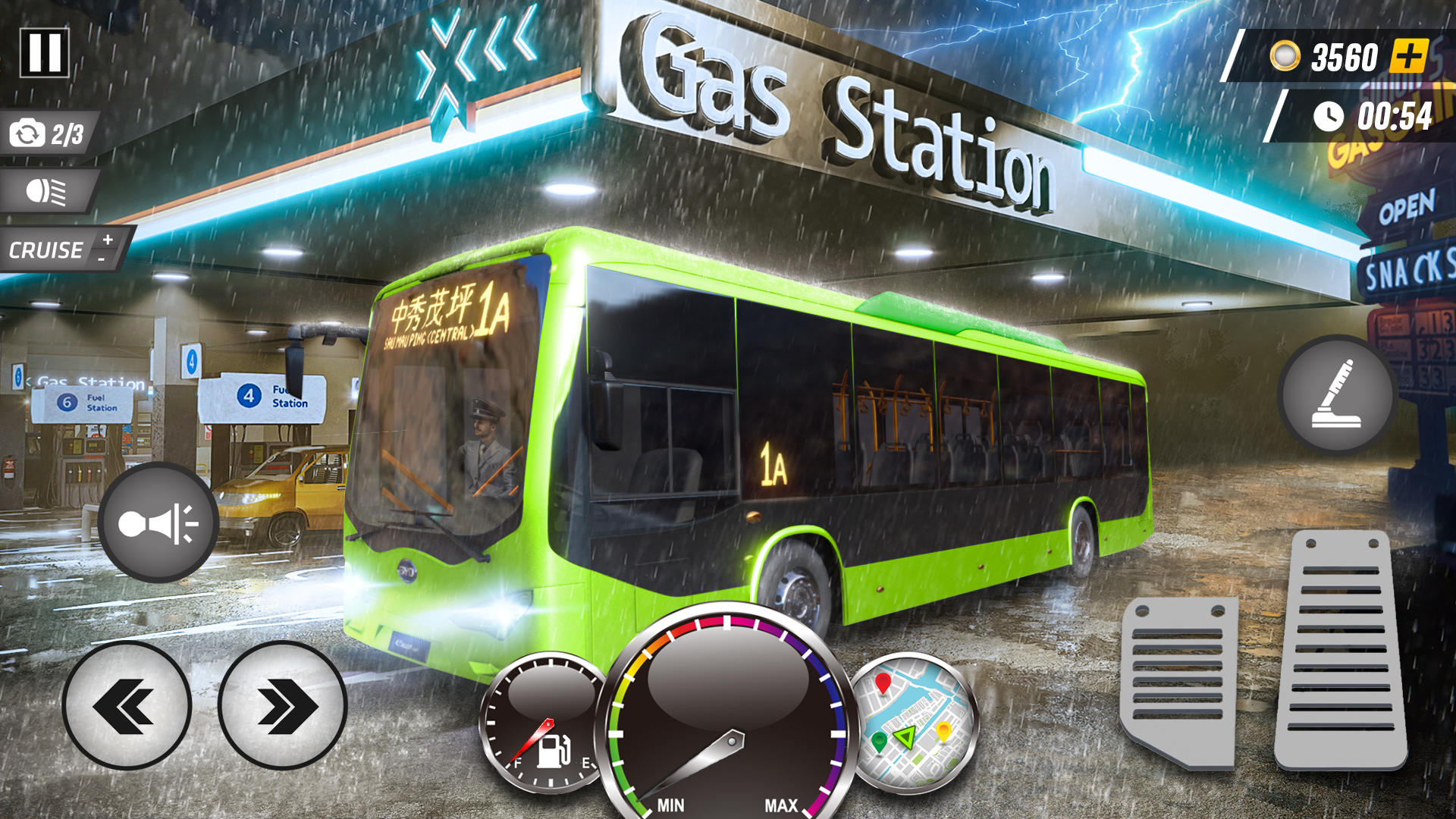Steer left with the left arrow

pos(129,705)
